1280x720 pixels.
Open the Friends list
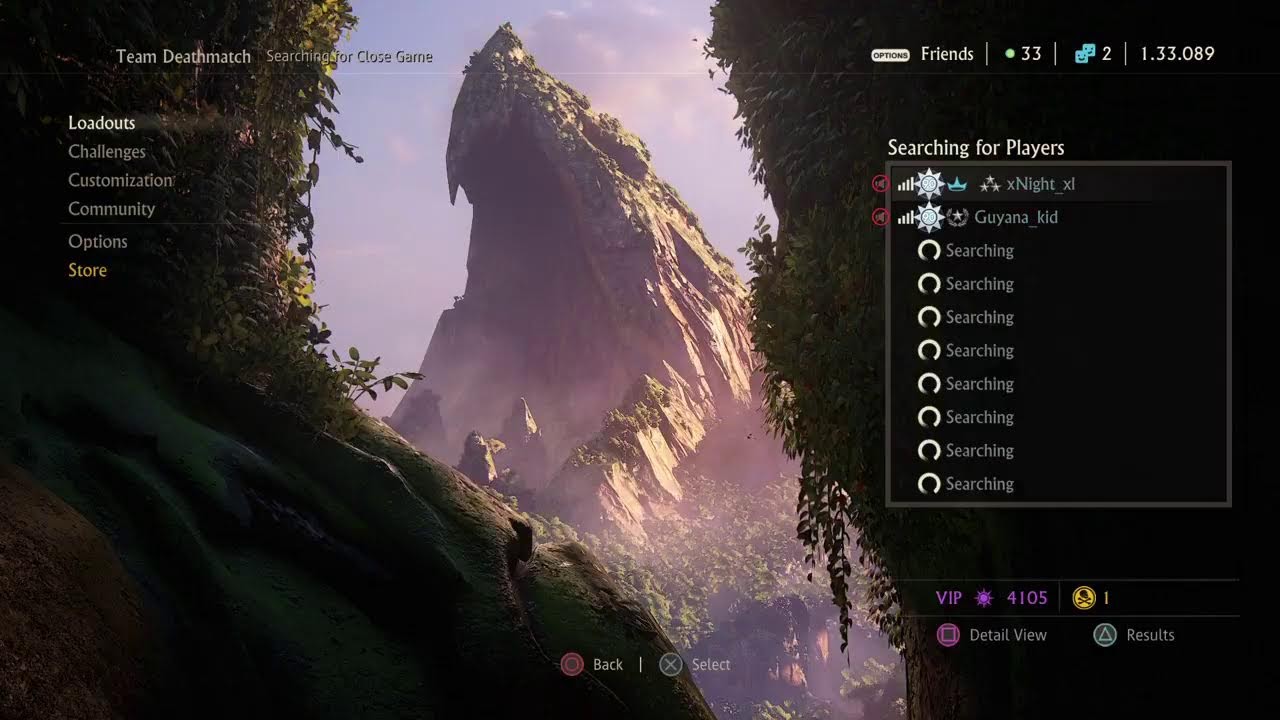(x=946, y=54)
